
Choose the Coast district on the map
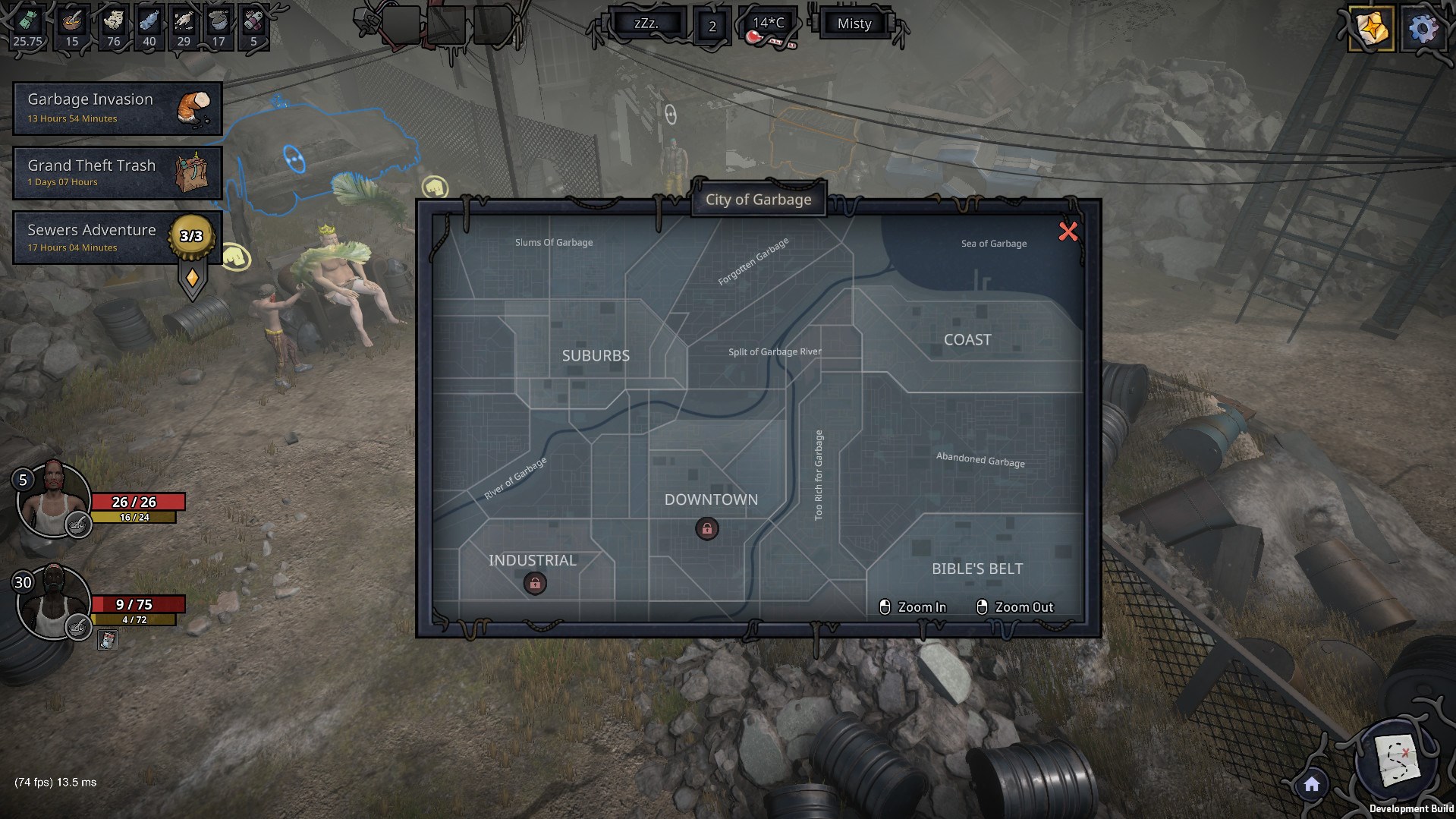(967, 340)
